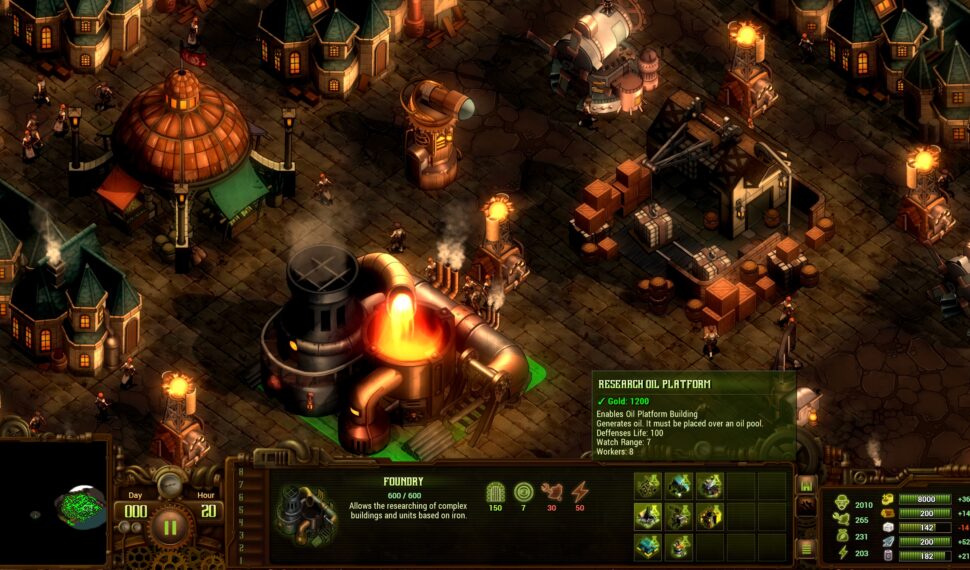970x570 pixels.
Task: Open the three-line list menu button
Action: click(805, 547)
